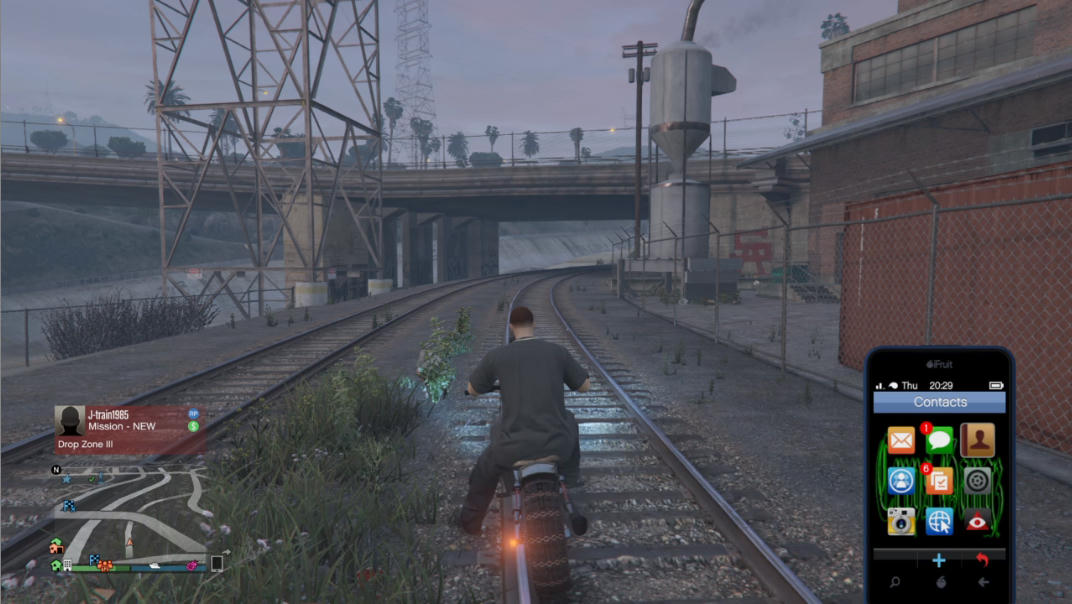The height and width of the screenshot is (604, 1072).
Task: Open the Internet browser globe app
Action: 939,521
